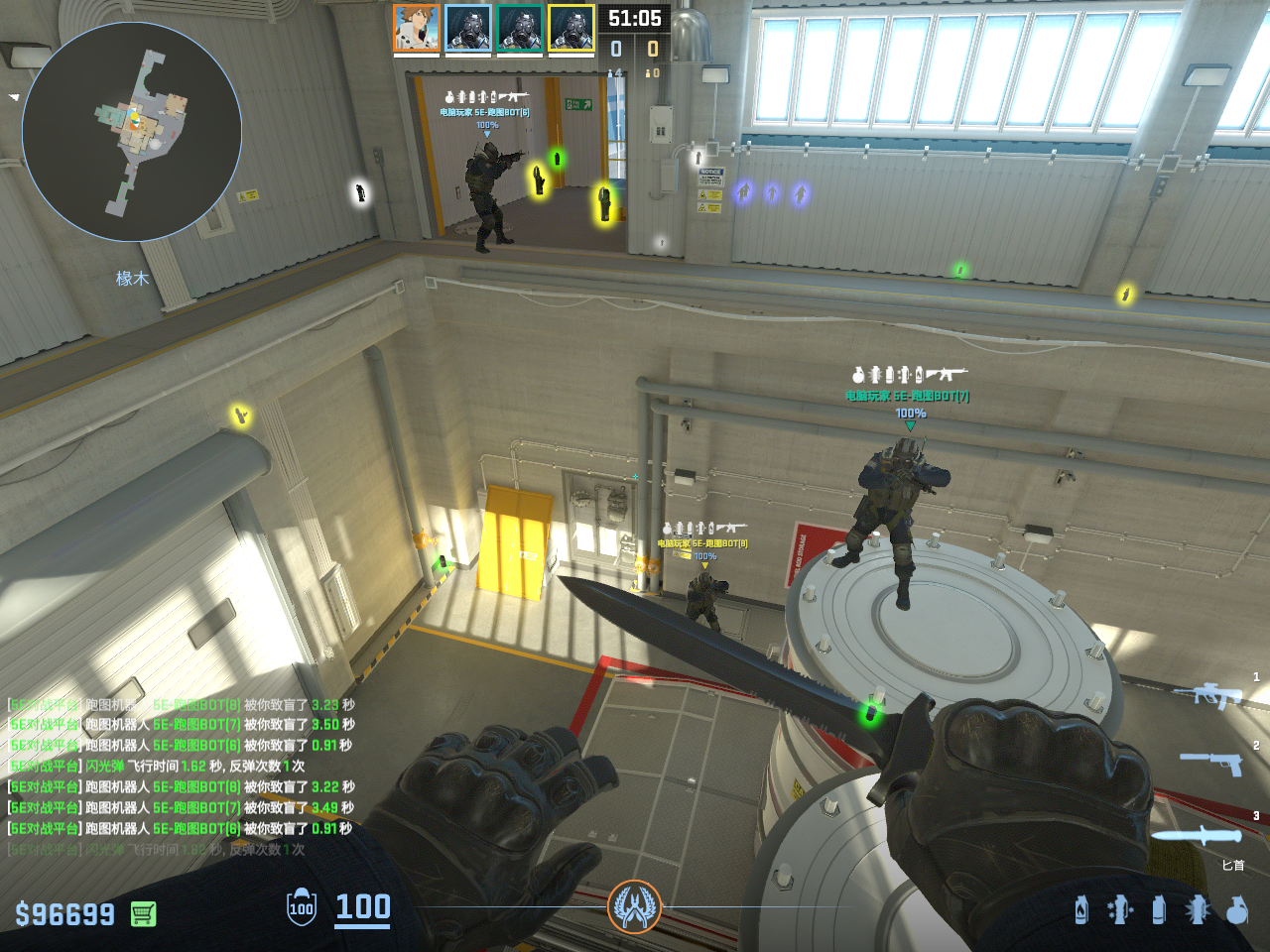Click the team emblem badge at bottom center
The height and width of the screenshot is (952, 1270).
tap(634, 906)
